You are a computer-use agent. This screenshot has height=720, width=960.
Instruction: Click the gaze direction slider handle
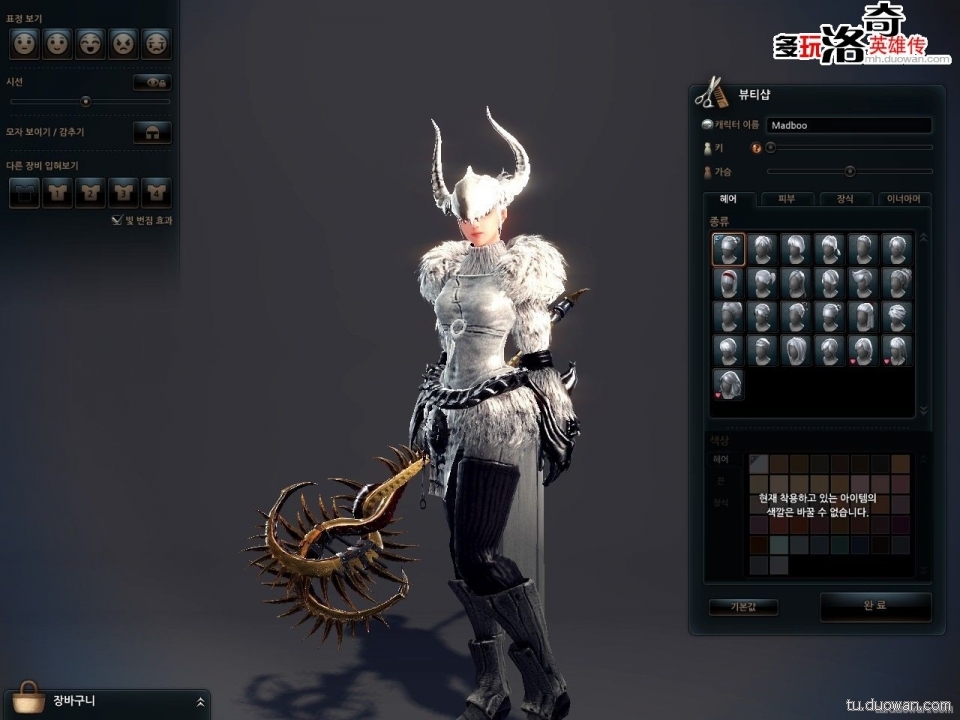coord(86,101)
